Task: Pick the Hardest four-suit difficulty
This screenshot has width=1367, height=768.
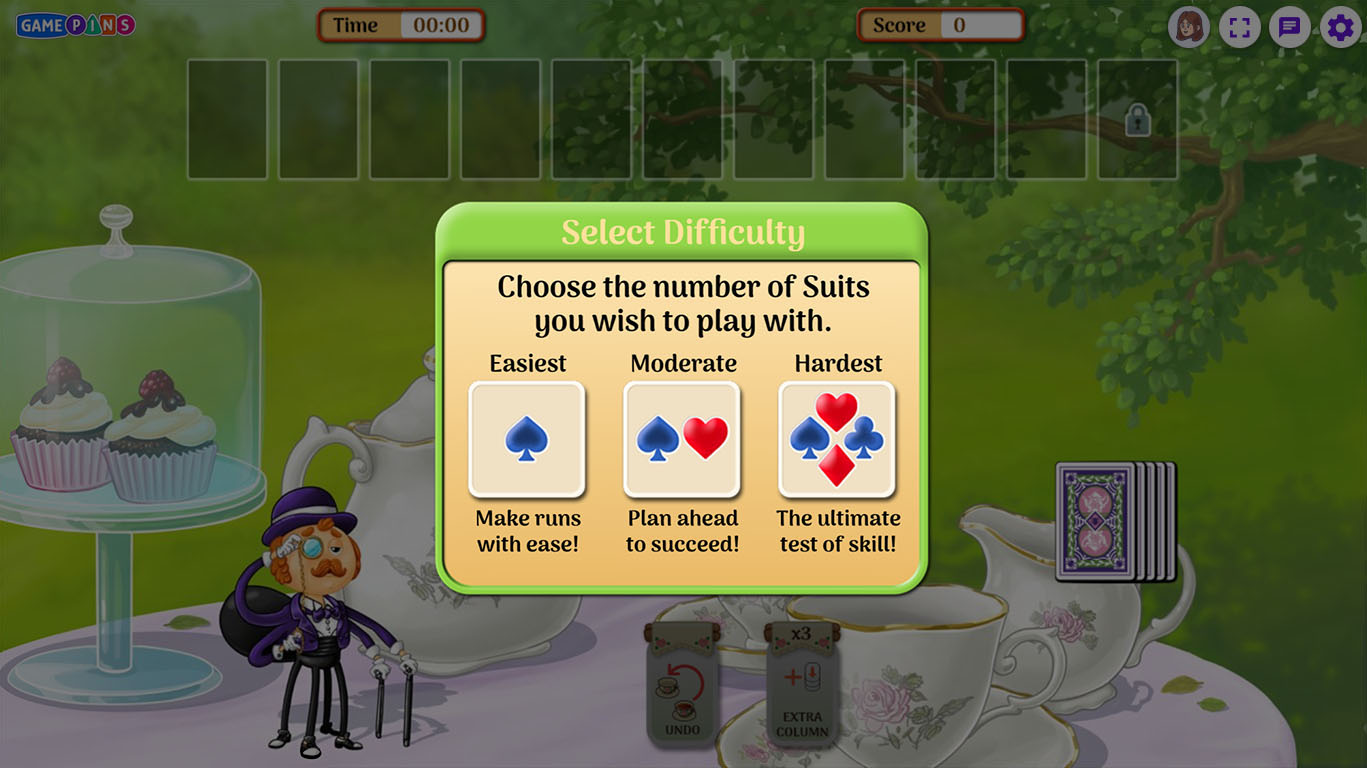Action: (x=837, y=439)
